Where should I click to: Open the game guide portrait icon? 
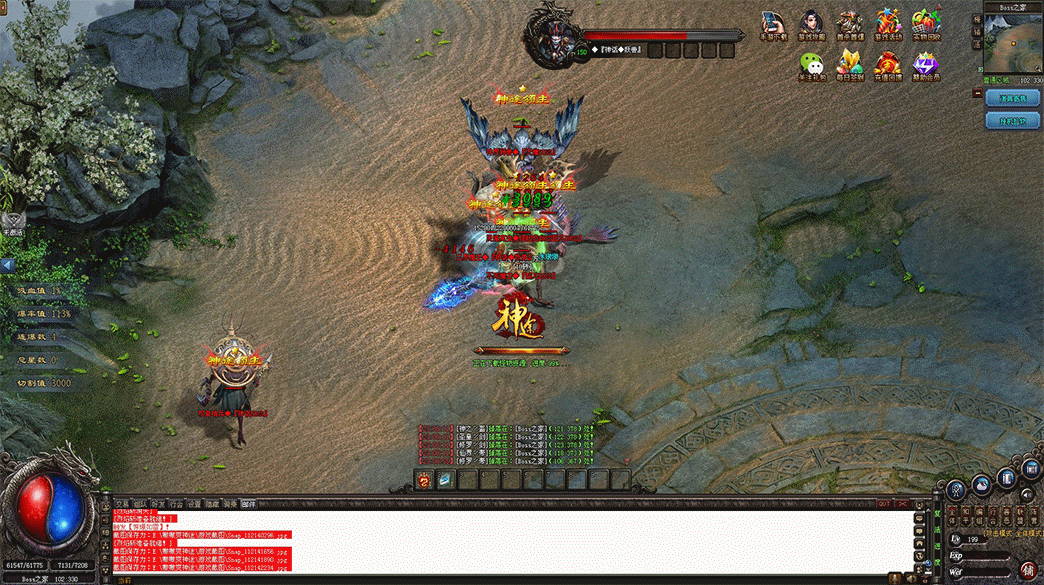[x=811, y=24]
